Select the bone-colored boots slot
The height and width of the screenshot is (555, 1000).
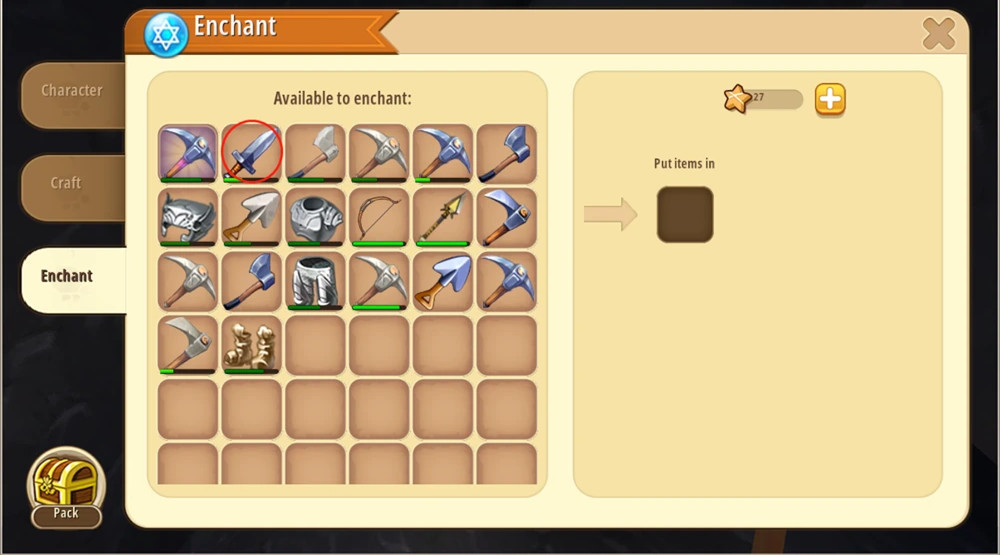[252, 345]
